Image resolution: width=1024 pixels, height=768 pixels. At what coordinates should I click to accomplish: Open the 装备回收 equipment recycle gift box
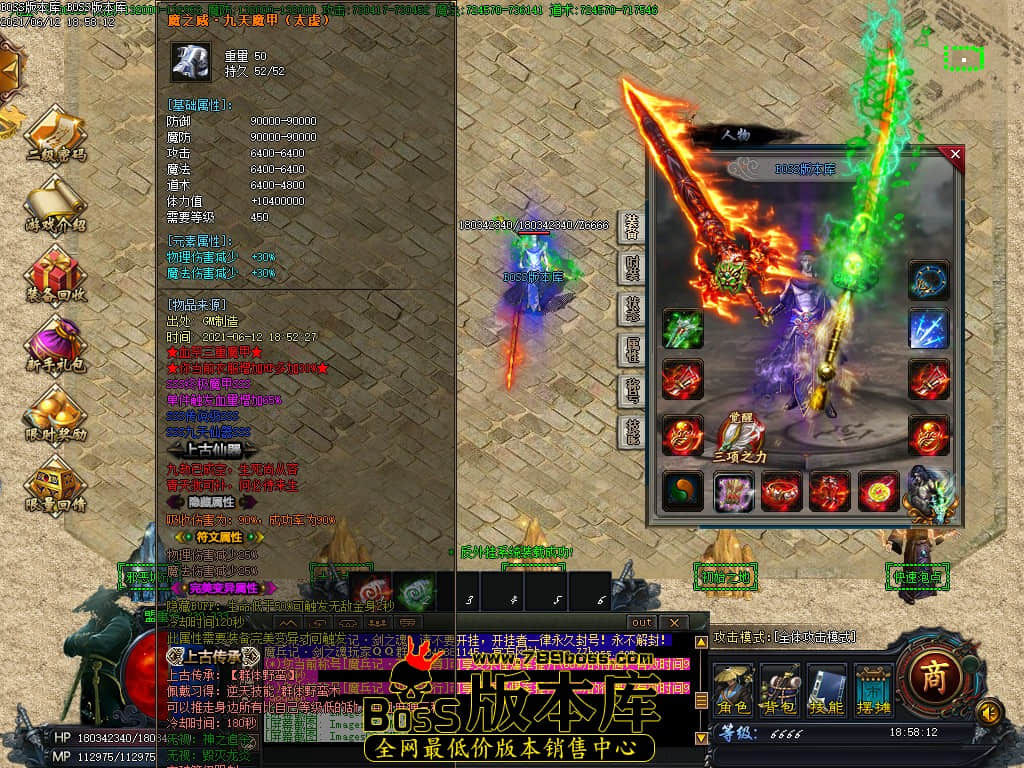(x=55, y=275)
